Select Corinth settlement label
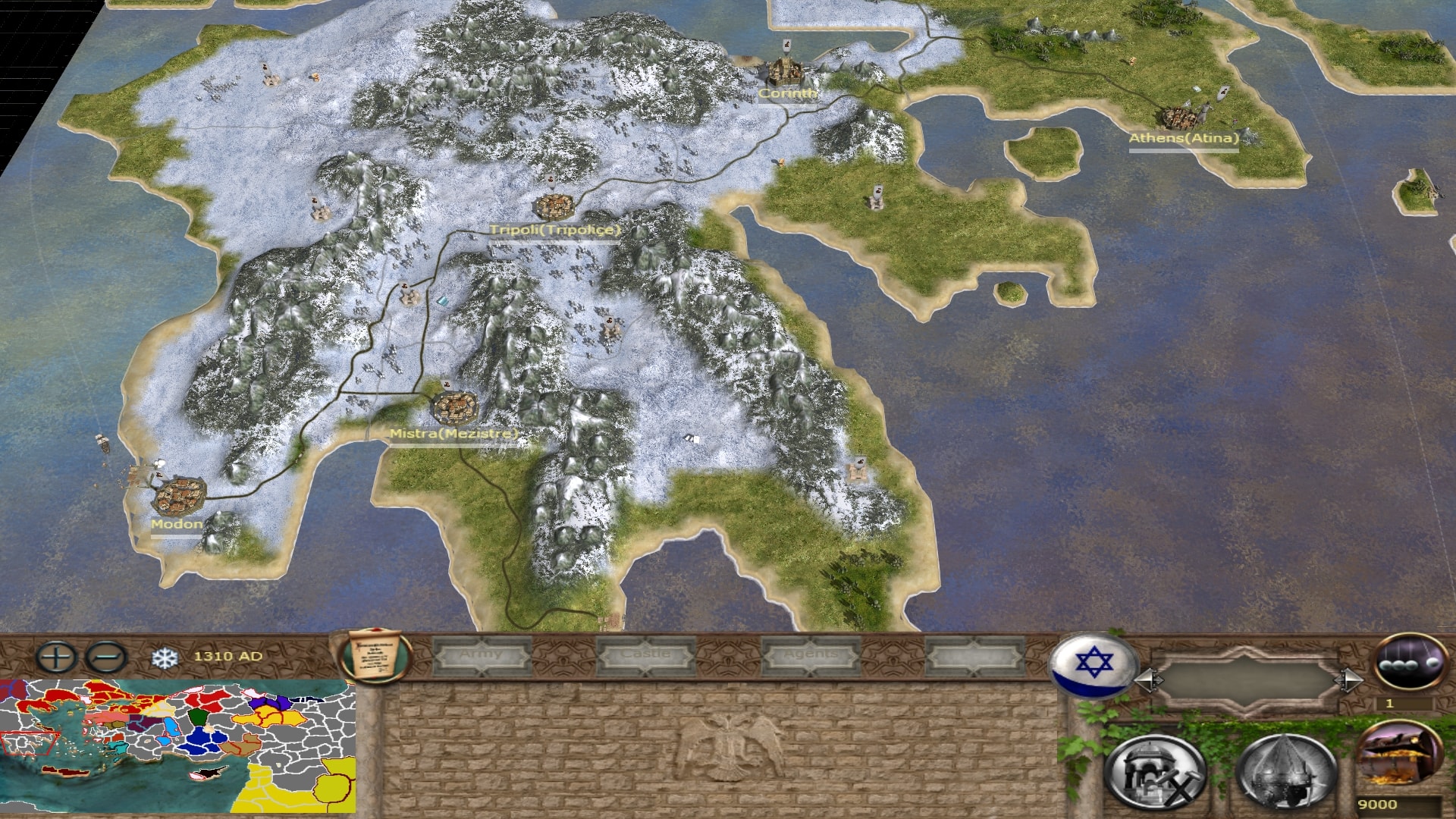This screenshot has height=819, width=1456. [x=788, y=93]
